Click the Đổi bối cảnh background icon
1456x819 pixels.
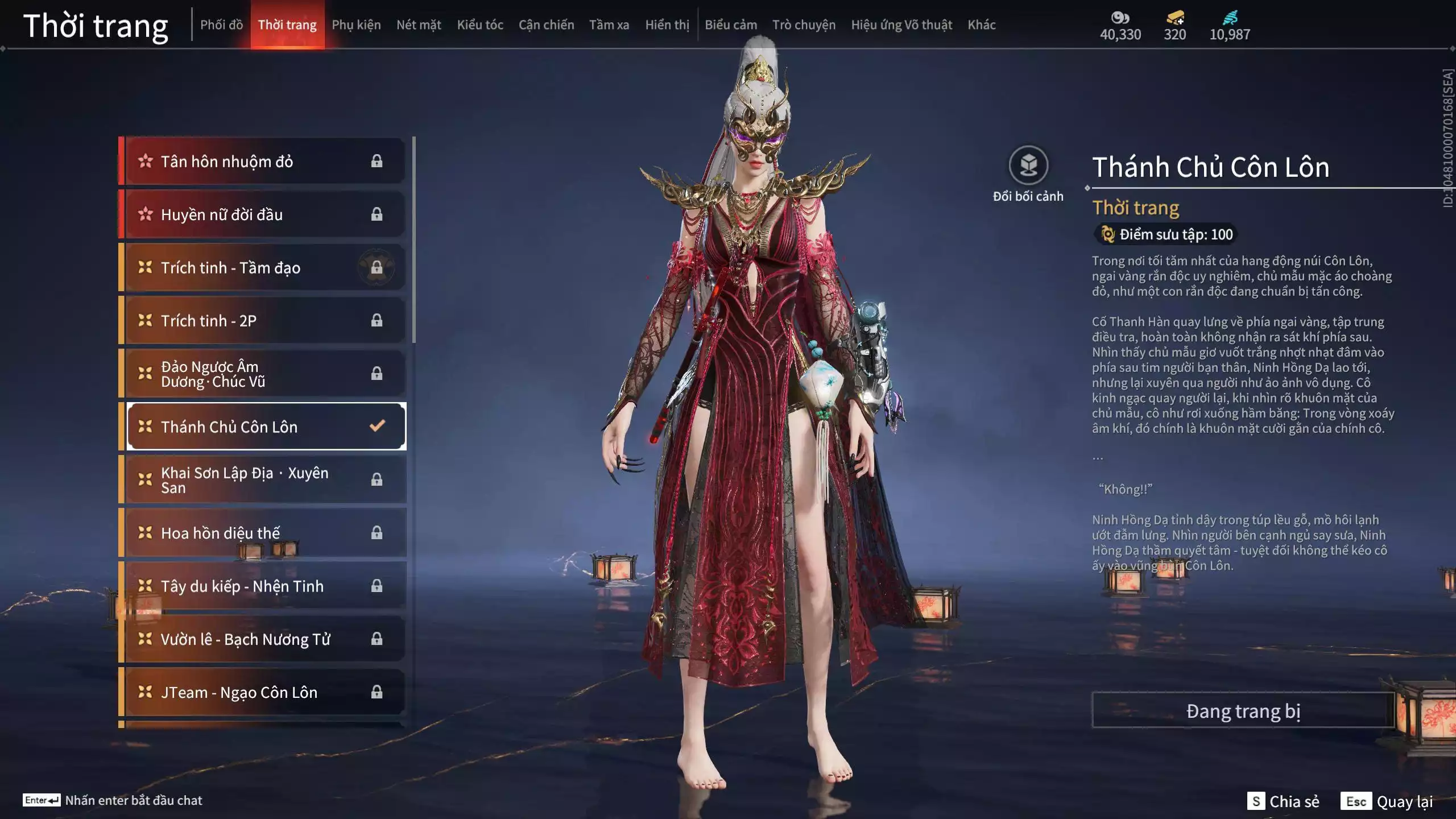1028,166
